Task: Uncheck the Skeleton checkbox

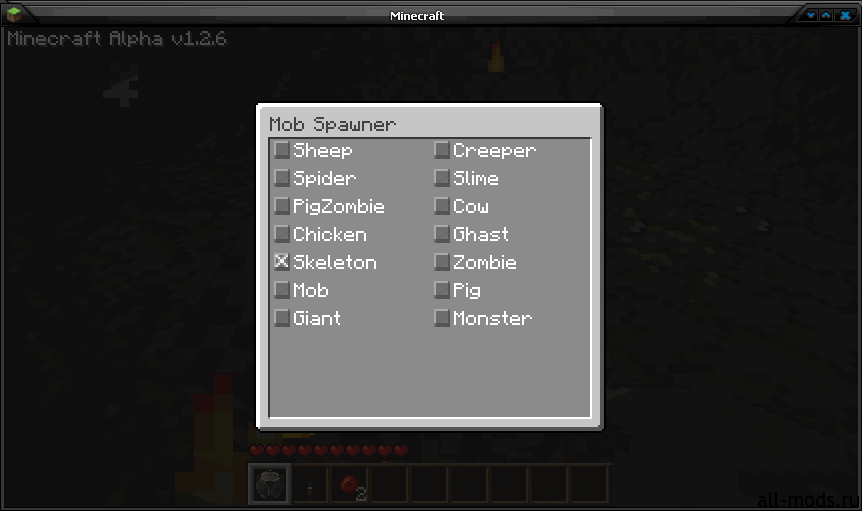Action: (x=282, y=262)
